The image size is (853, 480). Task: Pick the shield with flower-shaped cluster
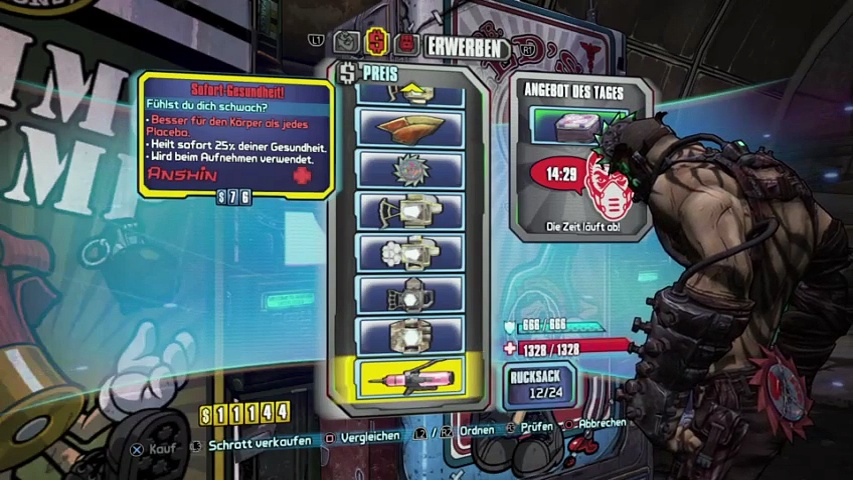(410, 252)
